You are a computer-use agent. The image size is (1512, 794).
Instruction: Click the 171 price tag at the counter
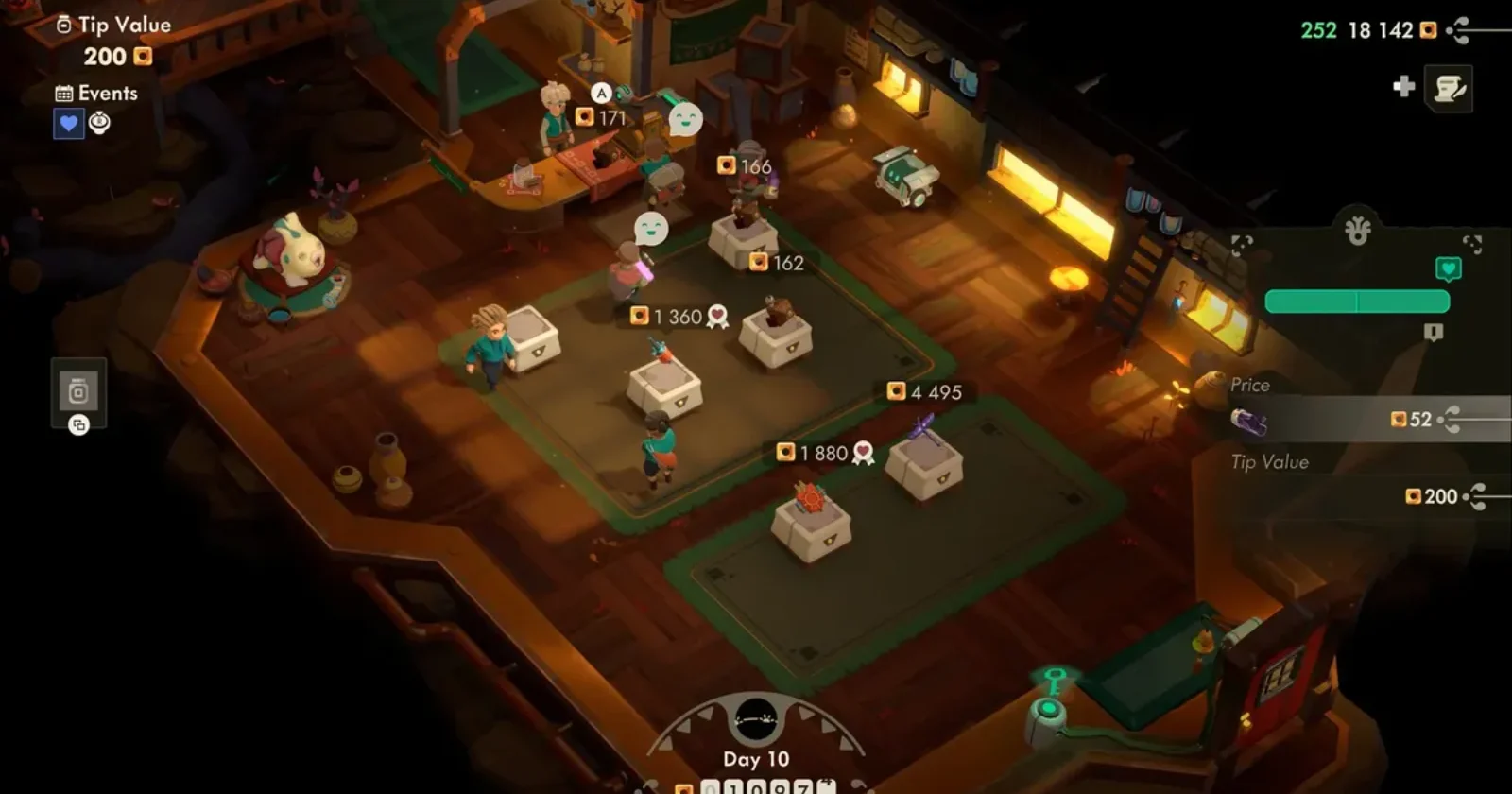(601, 117)
